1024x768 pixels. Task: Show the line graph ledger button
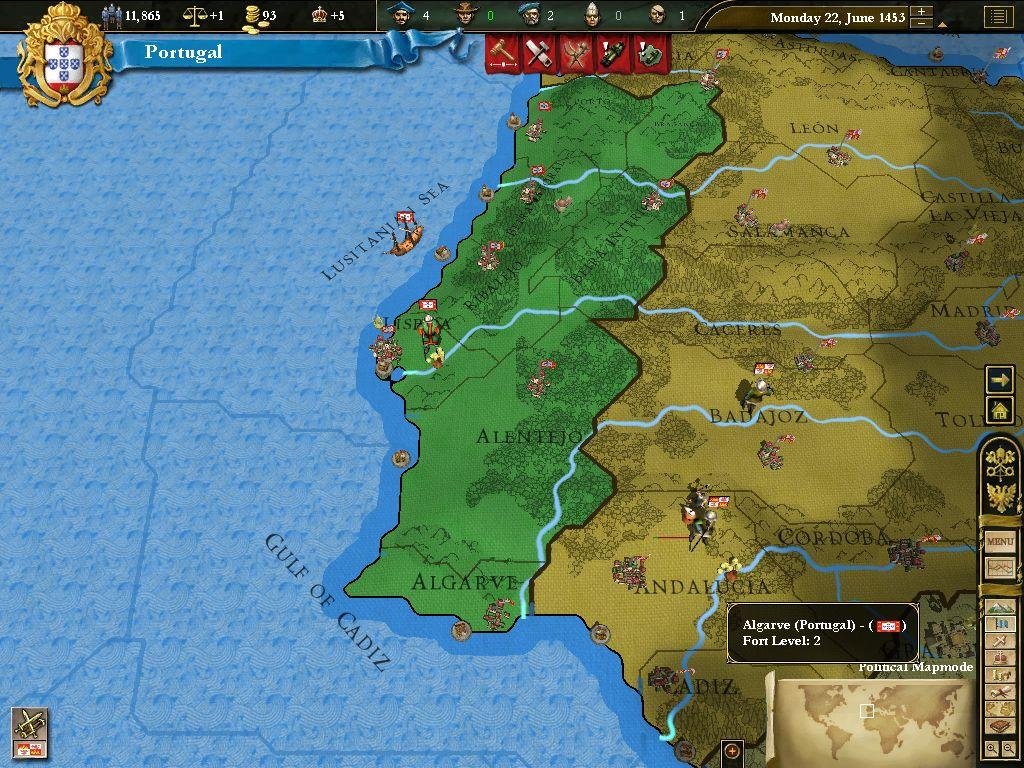coord(1000,568)
